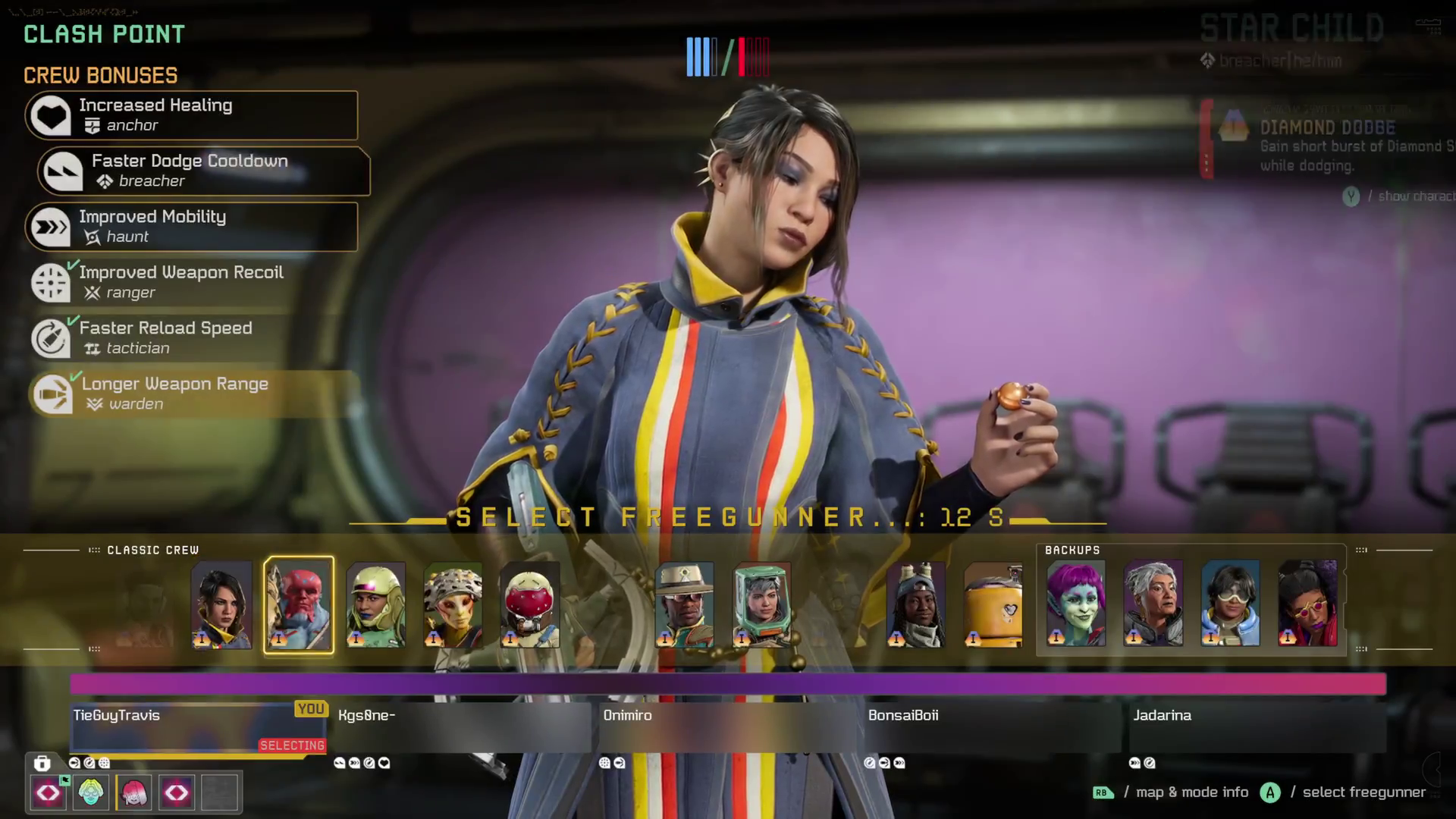1456x819 pixels.
Task: Highlight the Longer Weapon Range warden bonus
Action: [193, 394]
